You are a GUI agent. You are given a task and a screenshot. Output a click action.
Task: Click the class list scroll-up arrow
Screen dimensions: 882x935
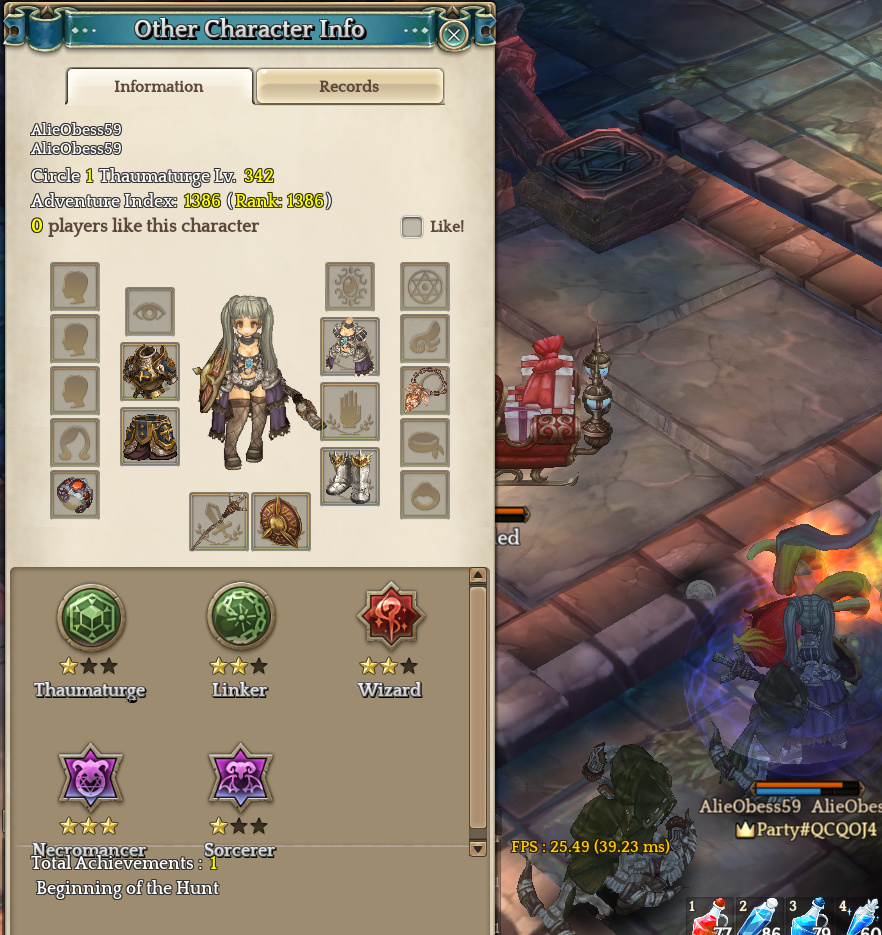[x=478, y=576]
